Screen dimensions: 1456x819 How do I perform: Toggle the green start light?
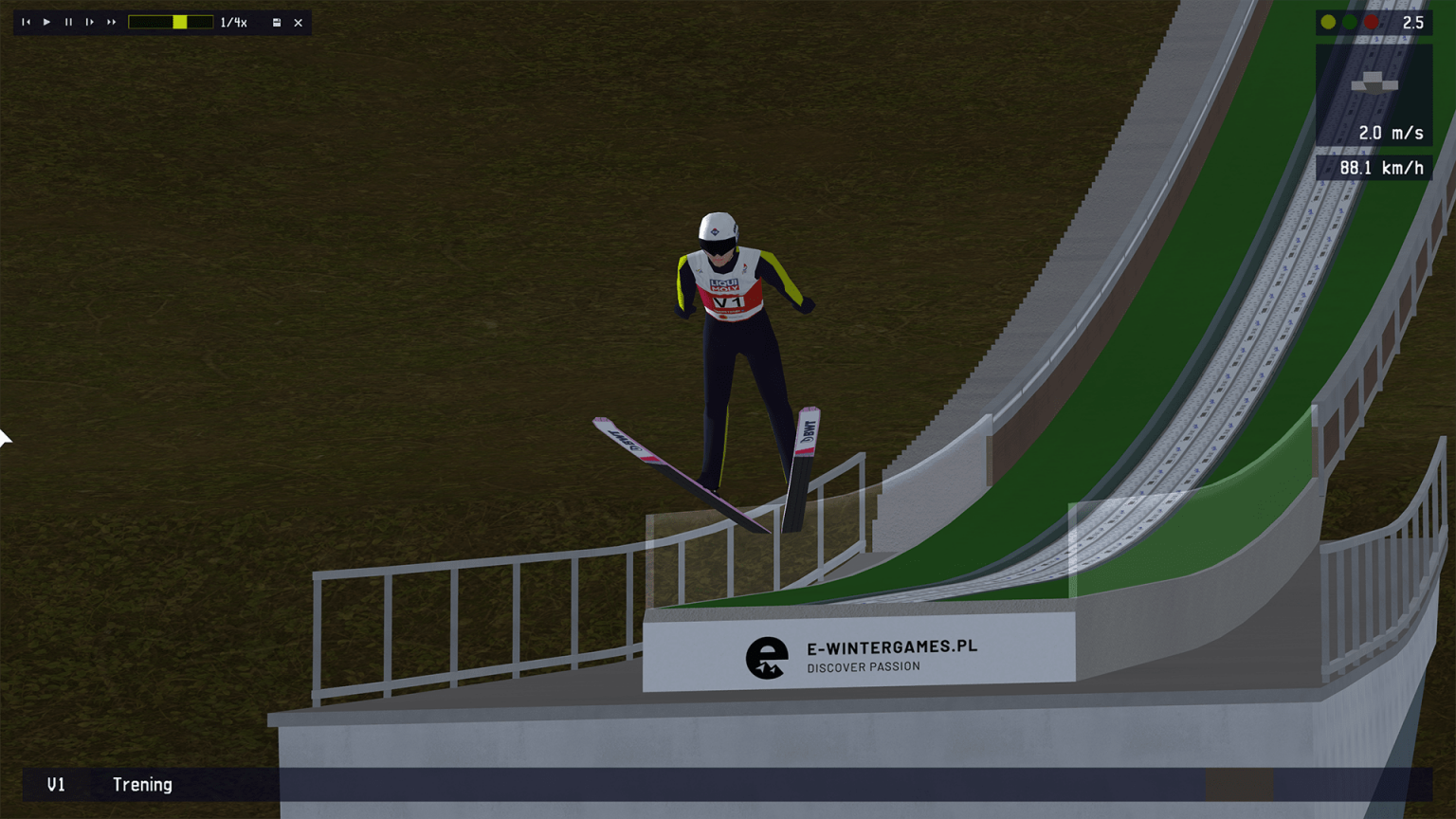[x=1348, y=22]
